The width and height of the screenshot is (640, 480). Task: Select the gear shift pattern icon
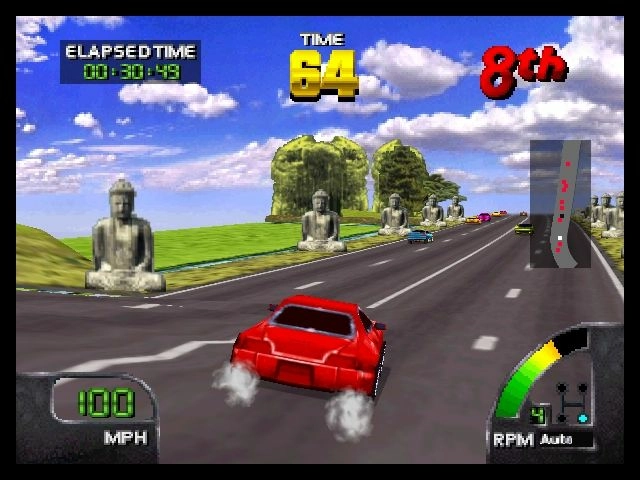coord(573,403)
